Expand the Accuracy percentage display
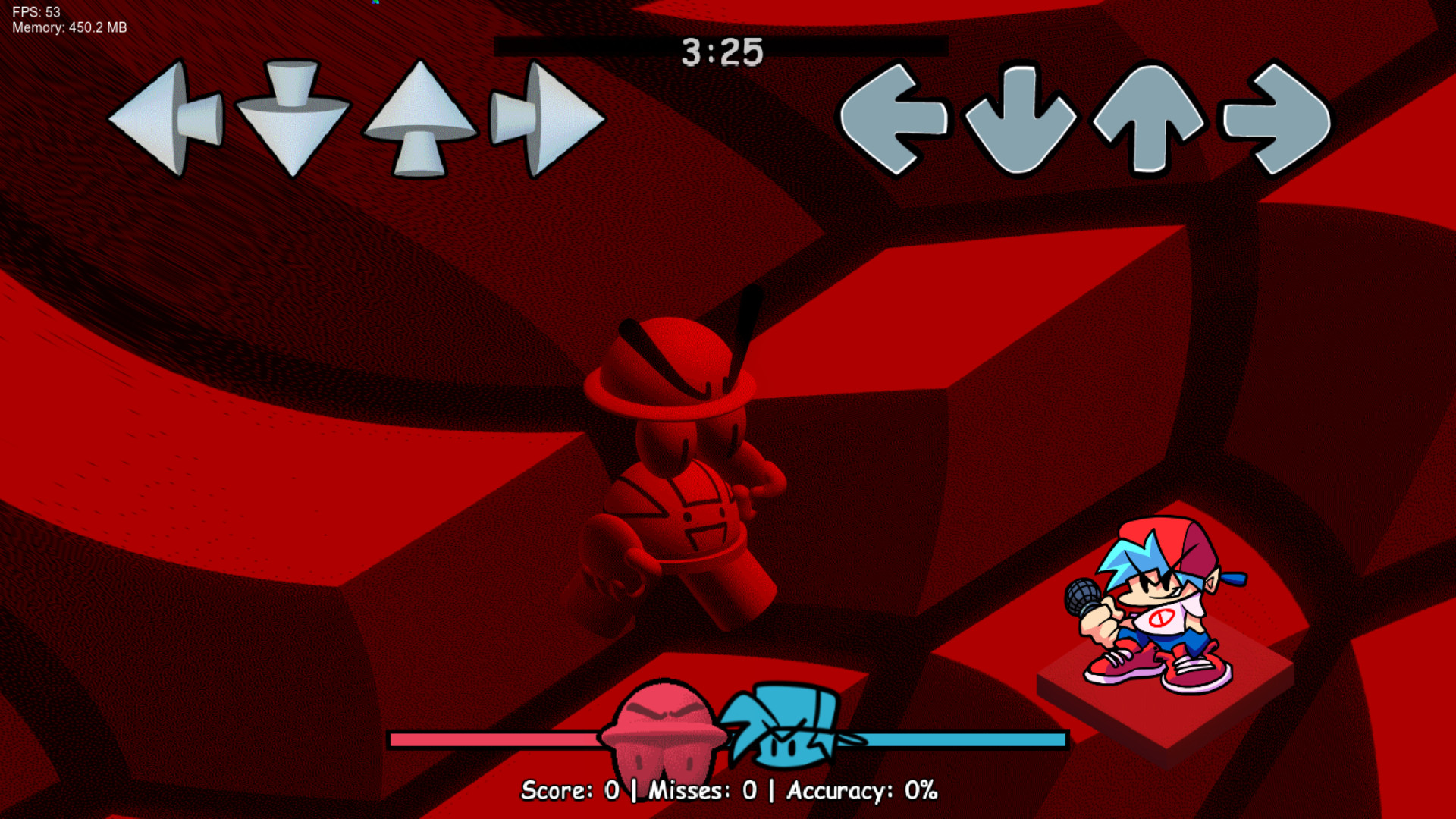1456x819 pixels. (861, 790)
